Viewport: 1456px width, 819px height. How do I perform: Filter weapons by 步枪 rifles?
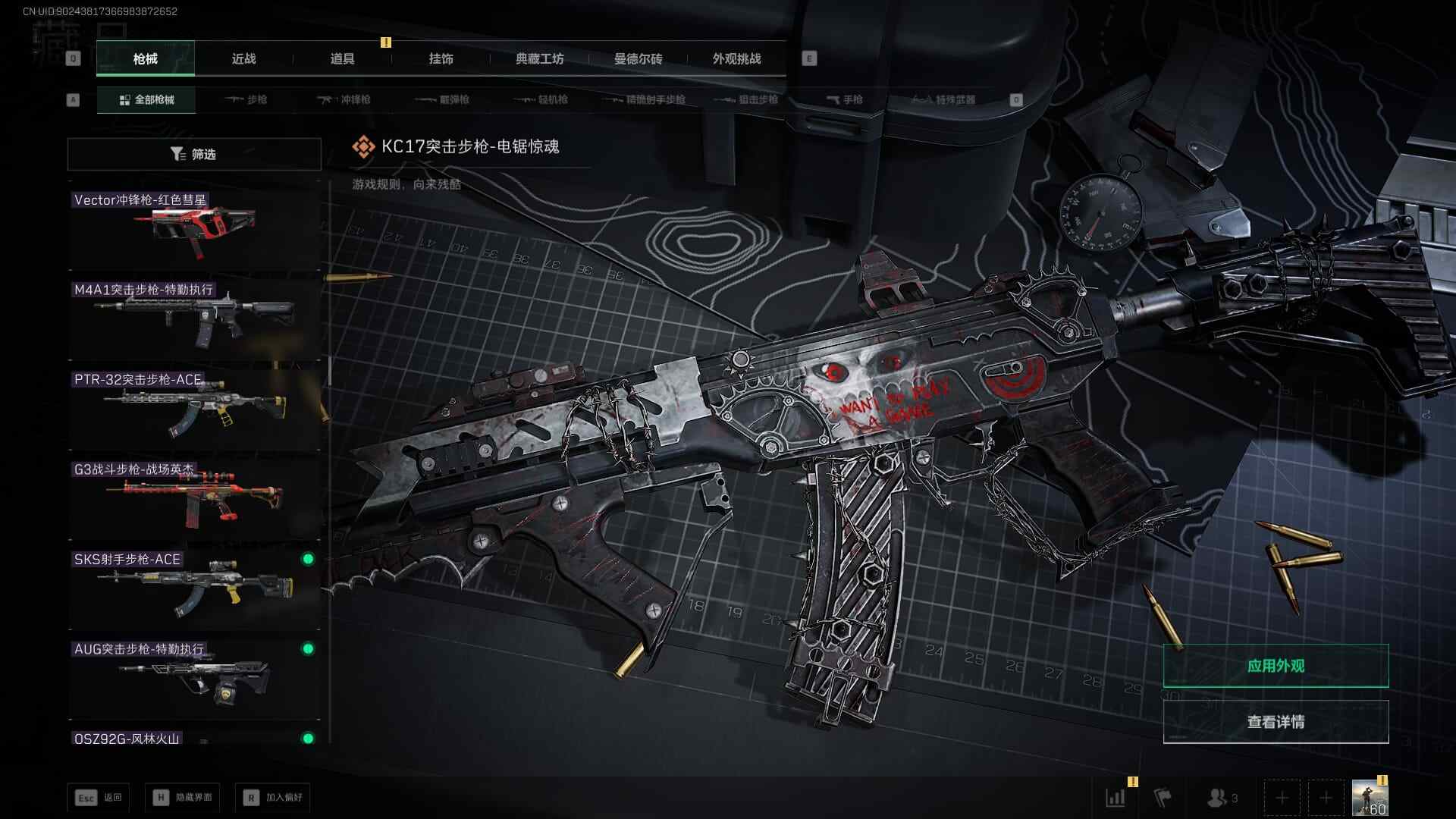(x=247, y=99)
